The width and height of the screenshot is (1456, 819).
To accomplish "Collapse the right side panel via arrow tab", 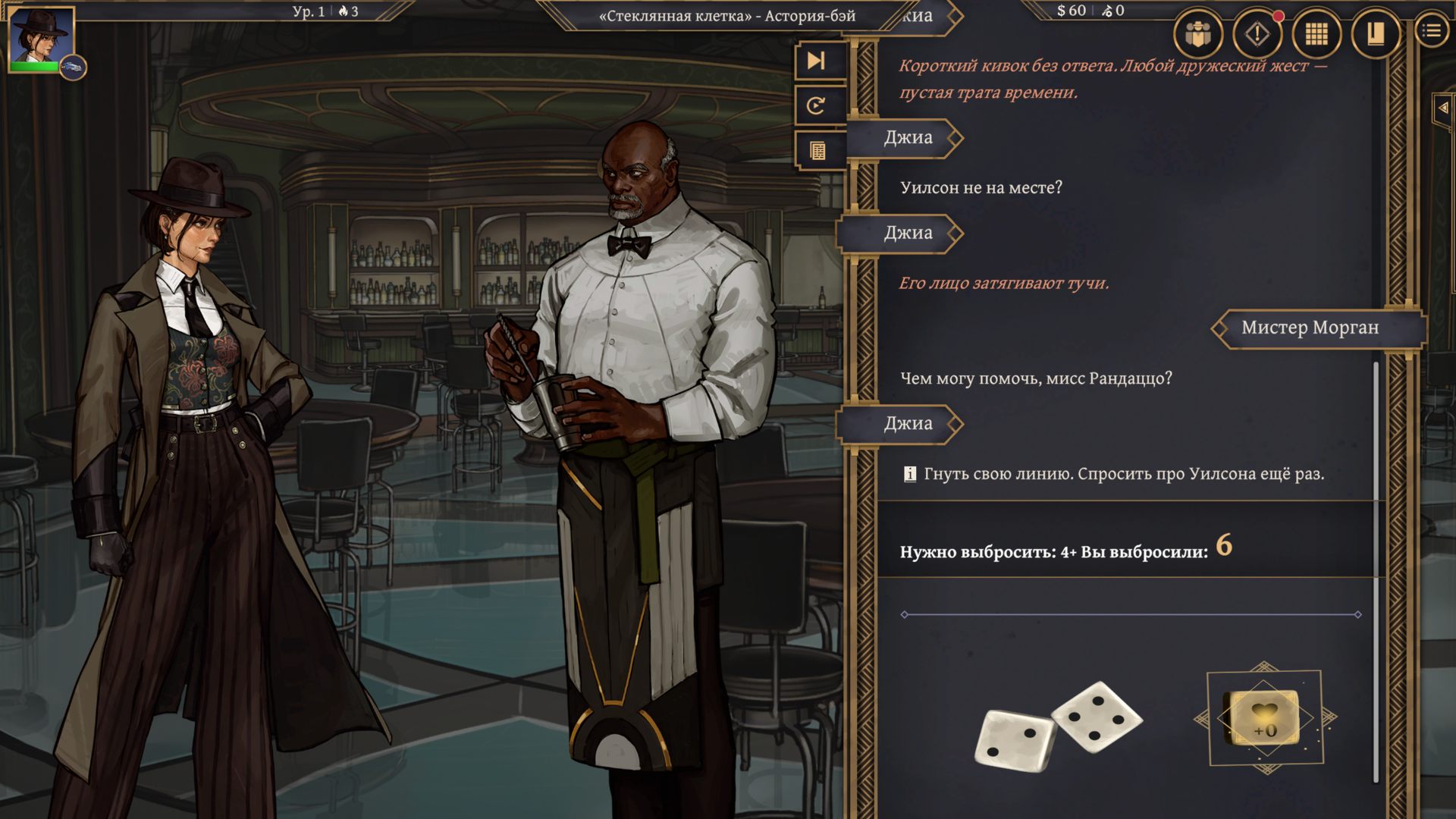I will click(1443, 106).
